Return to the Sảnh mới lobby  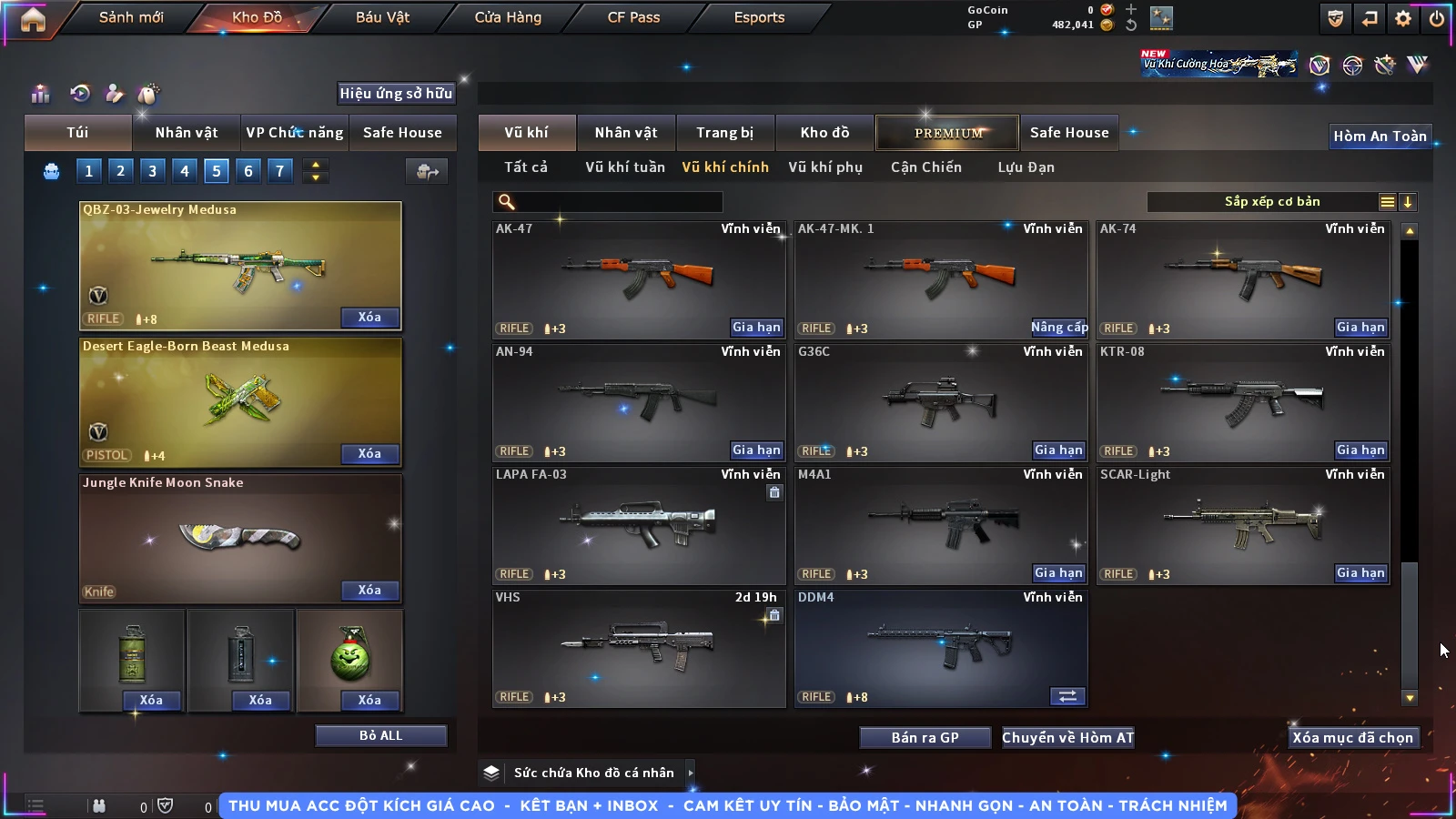pos(131,17)
